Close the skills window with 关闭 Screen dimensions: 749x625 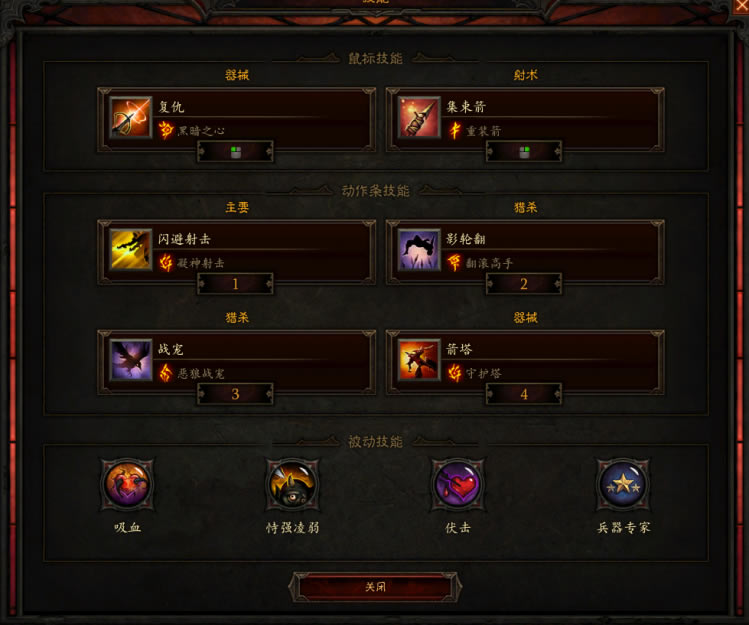[375, 587]
